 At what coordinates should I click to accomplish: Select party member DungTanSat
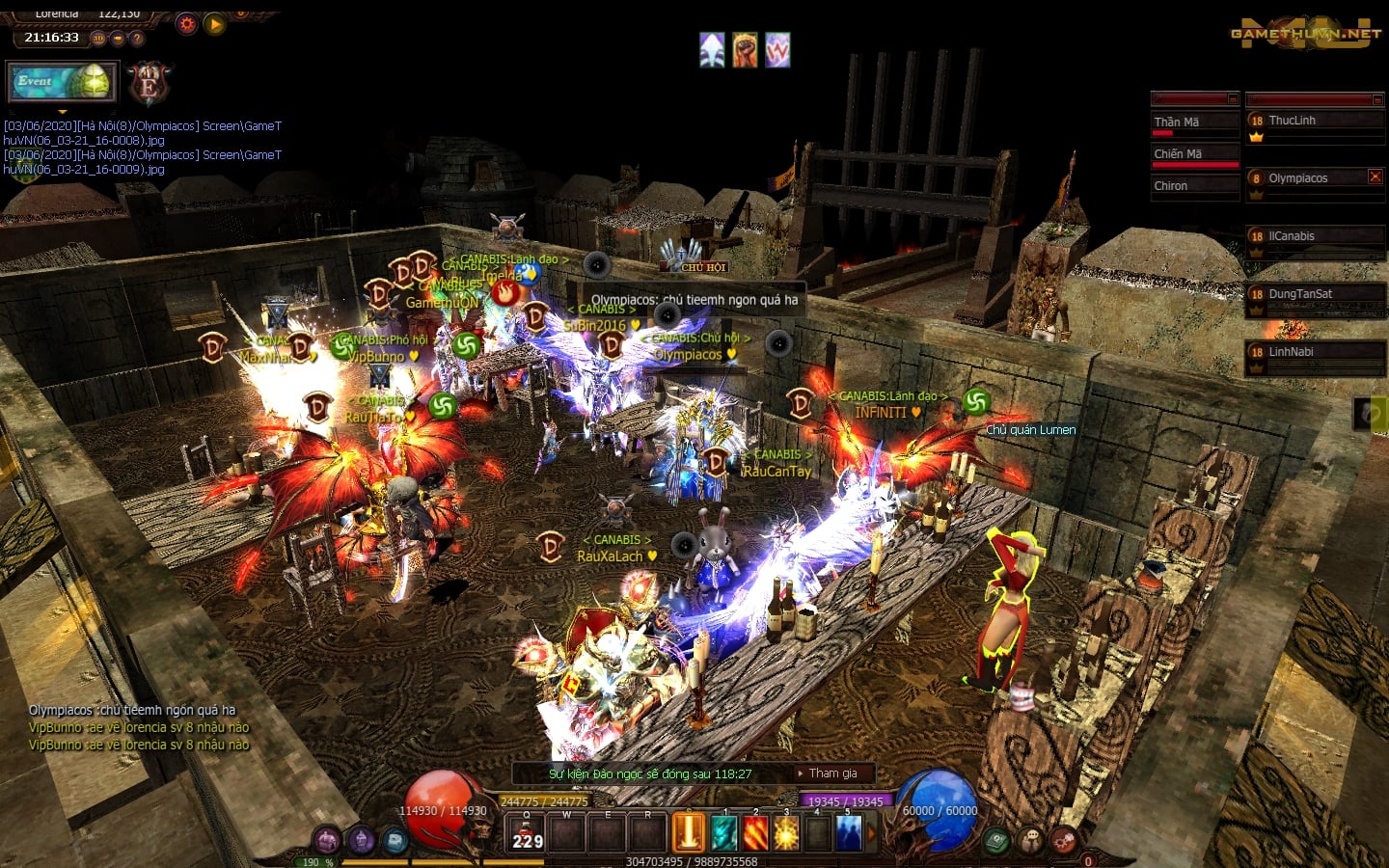pos(1314,295)
